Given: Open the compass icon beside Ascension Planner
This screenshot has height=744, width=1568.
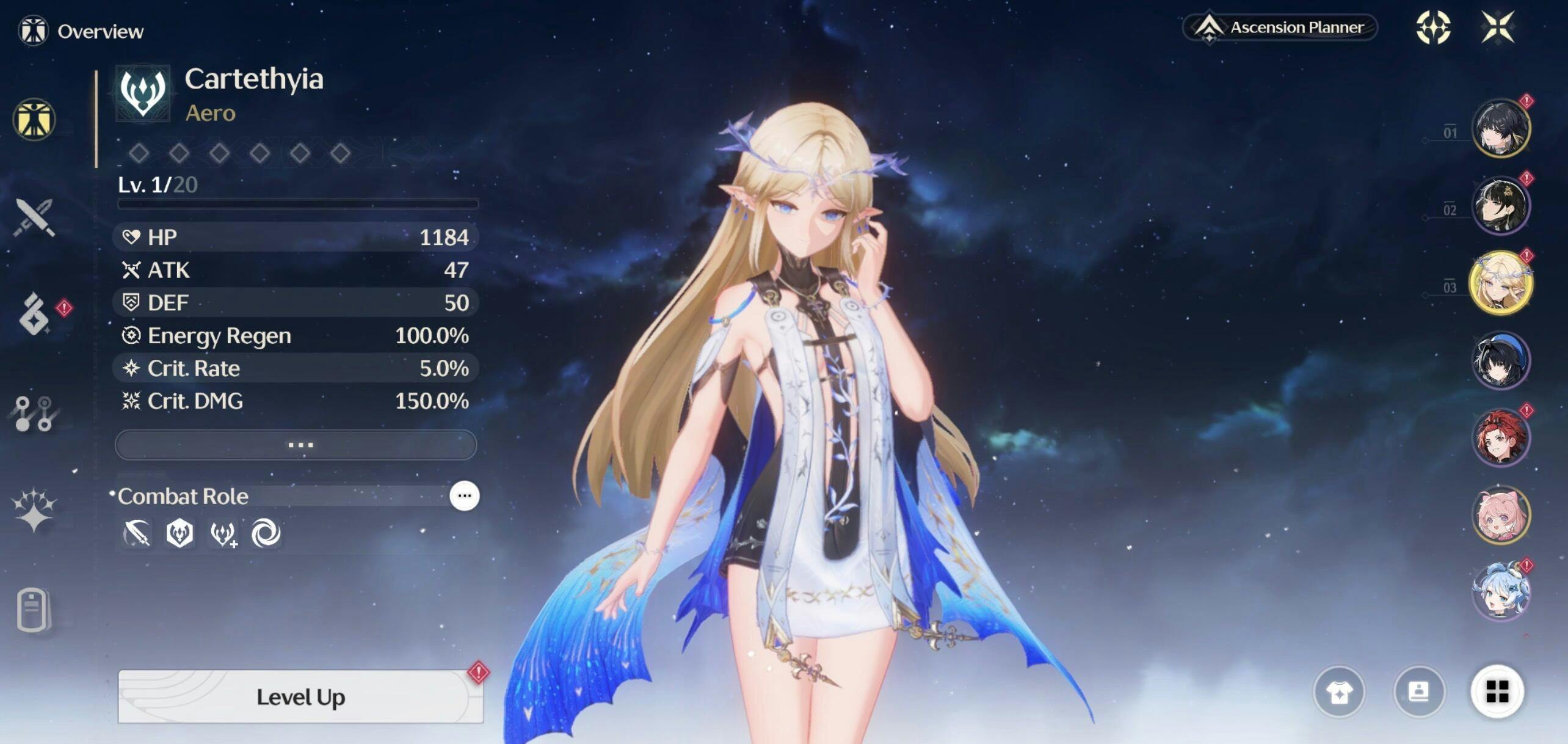Looking at the screenshot, I should click(x=1433, y=27).
